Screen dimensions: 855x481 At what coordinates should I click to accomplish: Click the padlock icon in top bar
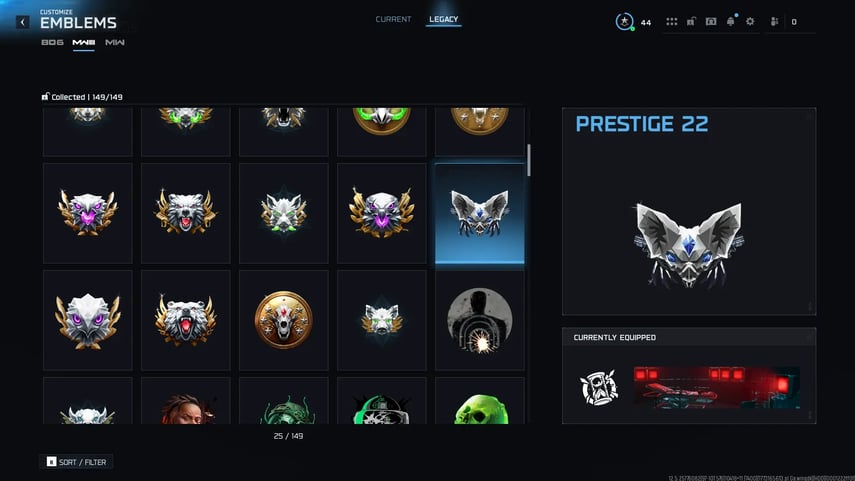(x=691, y=22)
